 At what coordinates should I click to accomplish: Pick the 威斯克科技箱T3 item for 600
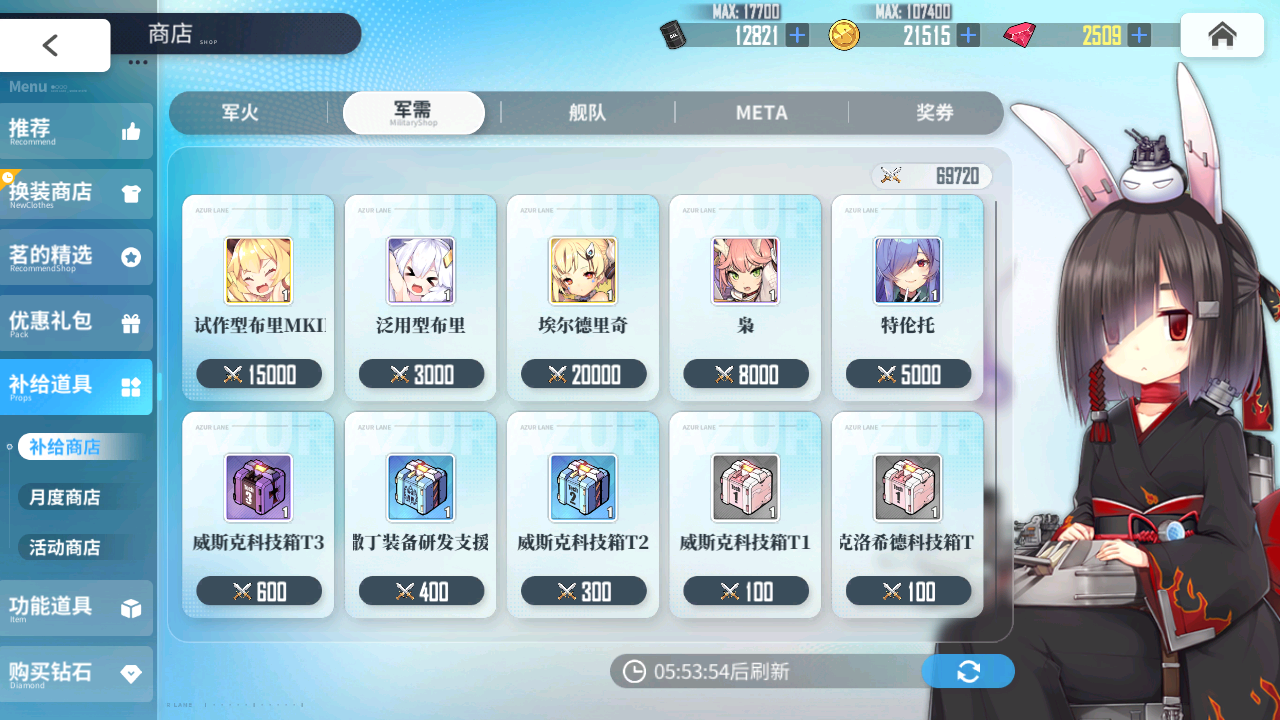259,515
